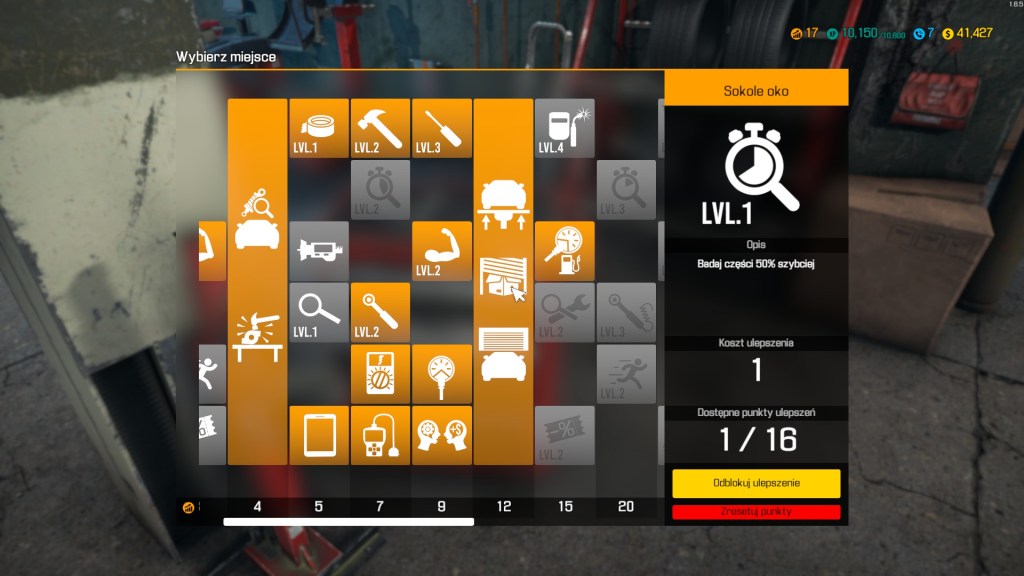Select the greyed shock absorber wrench LVL.3 skill
The image size is (1024, 576).
626,312
